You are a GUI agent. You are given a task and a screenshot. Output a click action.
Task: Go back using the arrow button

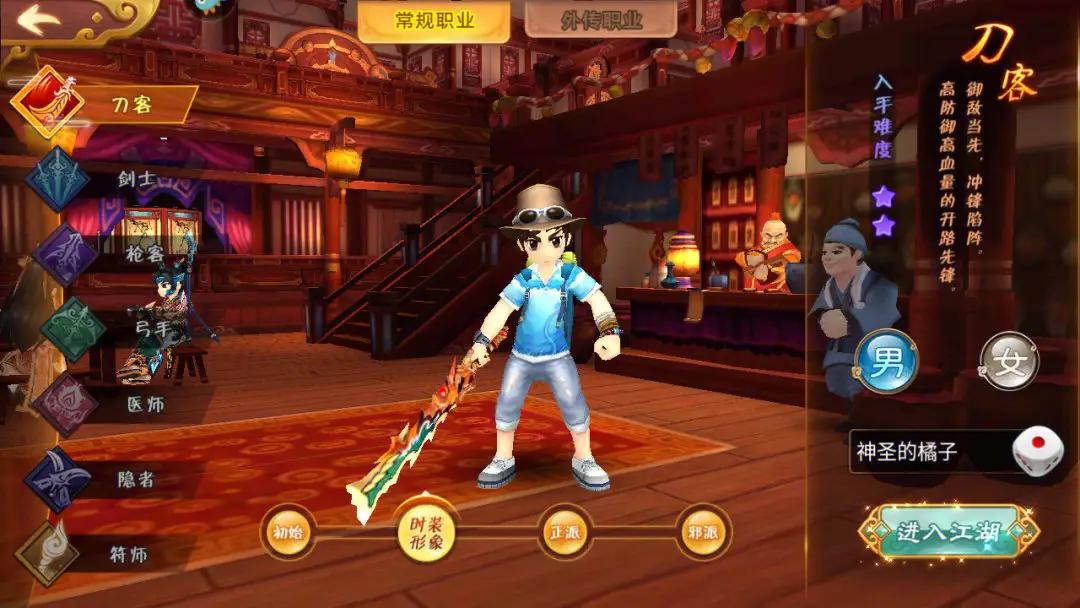(x=40, y=20)
